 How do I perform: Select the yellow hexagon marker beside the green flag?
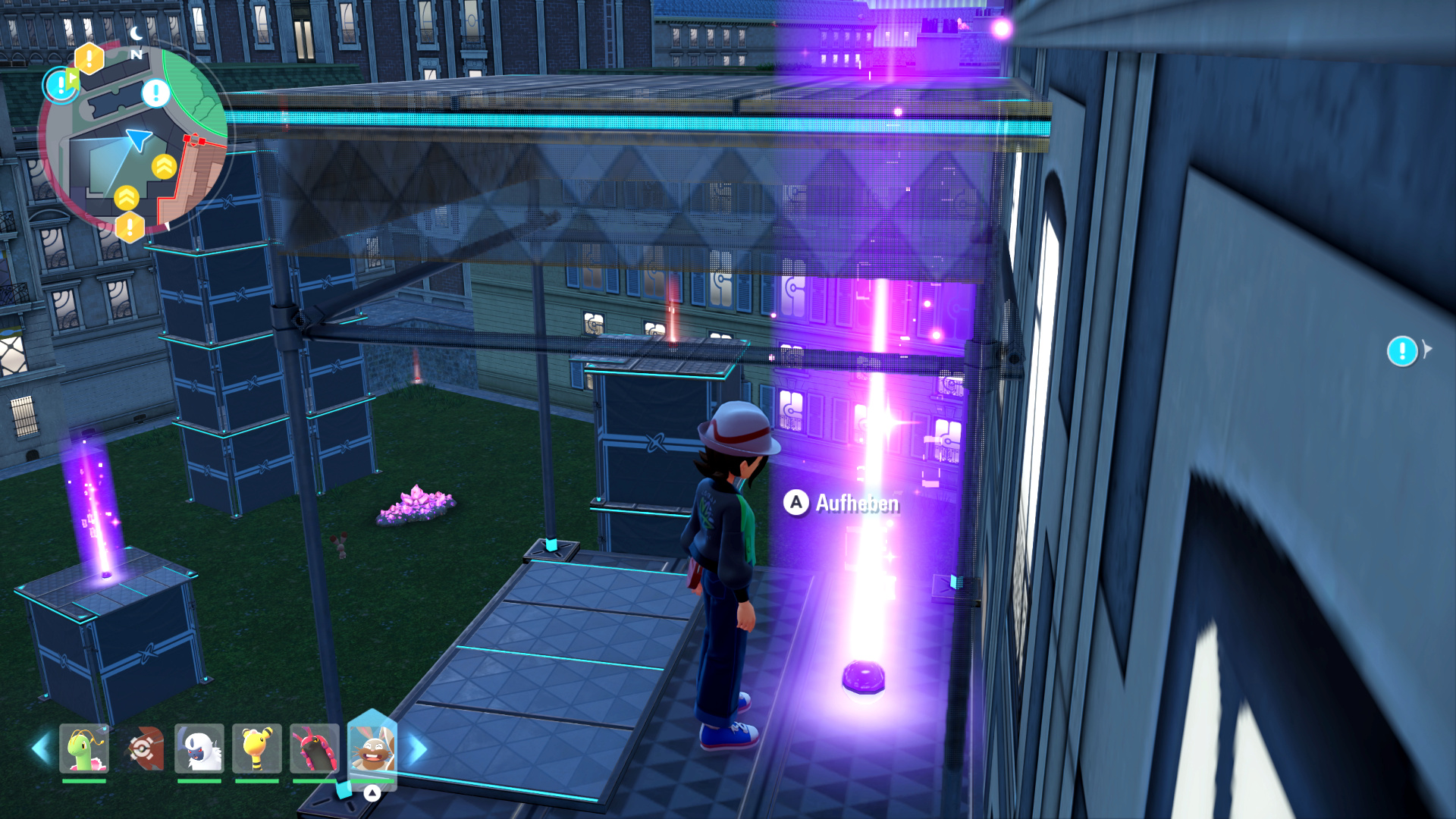(x=89, y=58)
